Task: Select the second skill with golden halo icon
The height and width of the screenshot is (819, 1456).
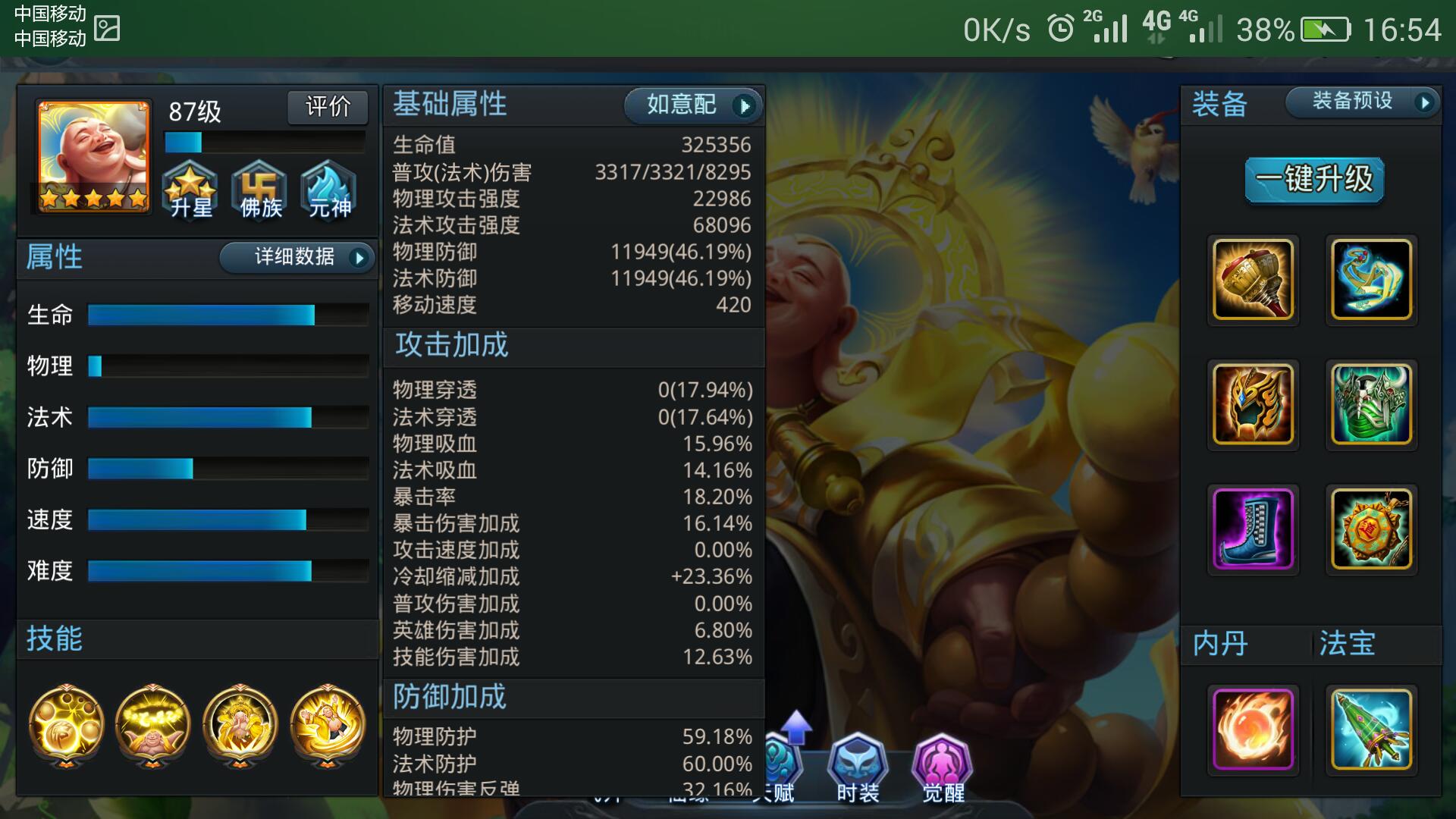Action: coord(152,726)
